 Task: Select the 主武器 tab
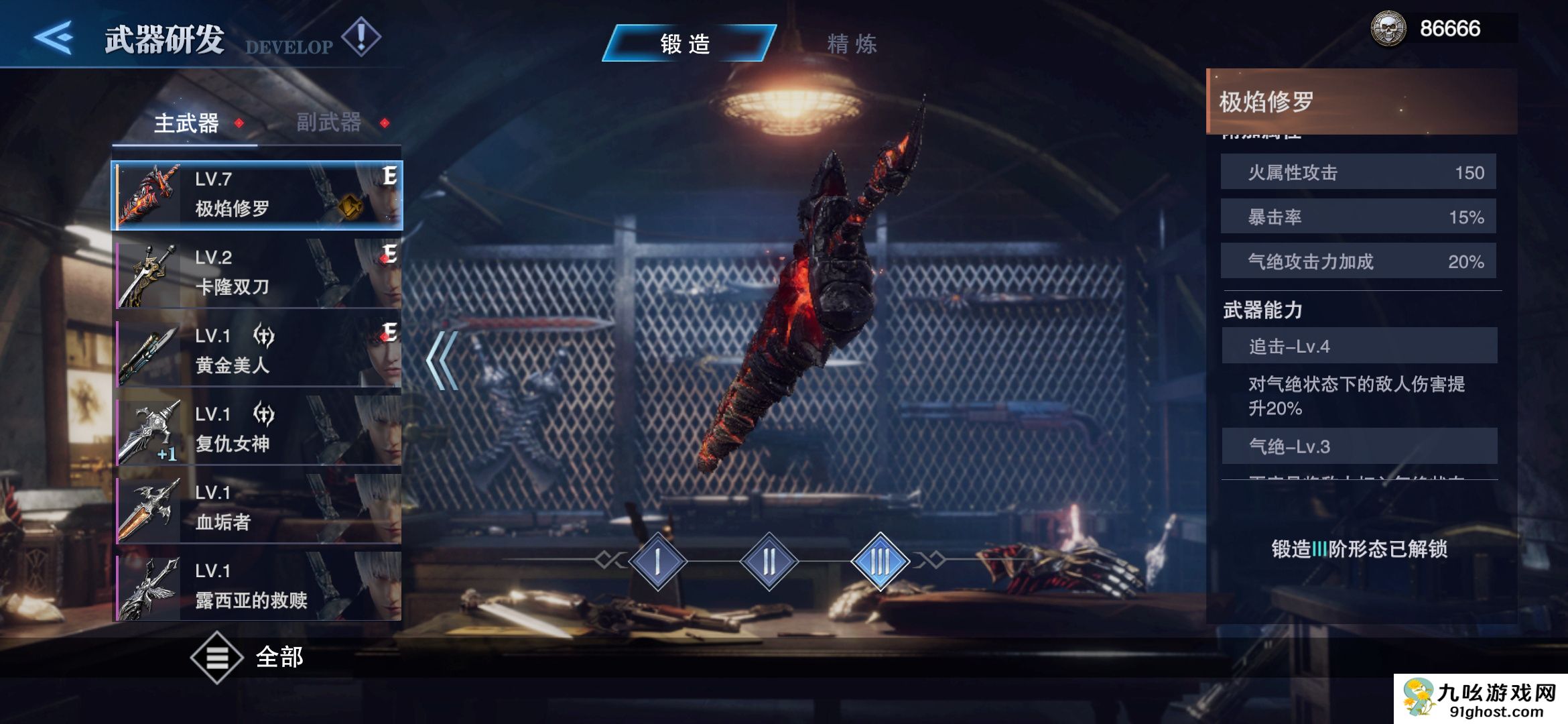(186, 123)
